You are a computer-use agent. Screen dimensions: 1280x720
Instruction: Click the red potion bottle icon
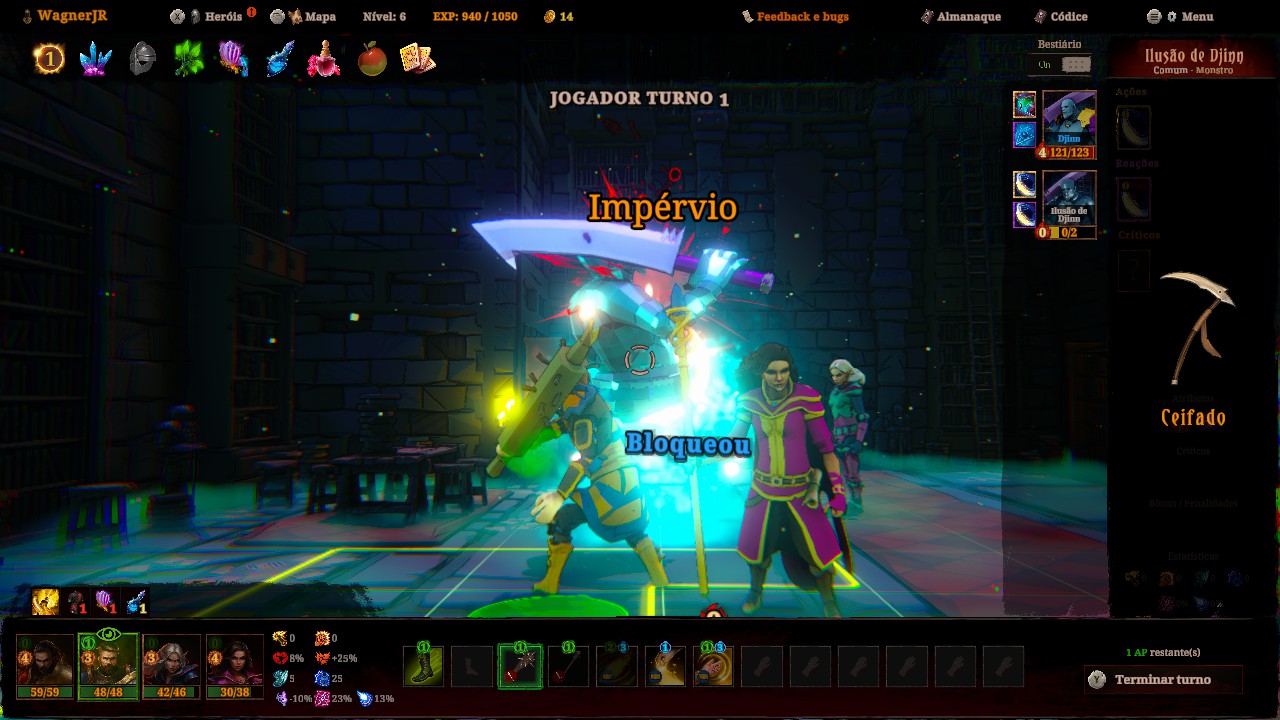coord(323,59)
